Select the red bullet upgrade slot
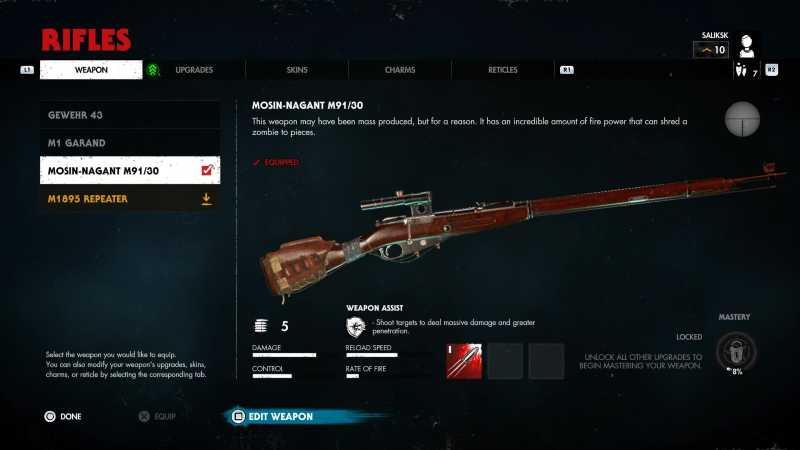The image size is (800, 450). click(x=464, y=361)
